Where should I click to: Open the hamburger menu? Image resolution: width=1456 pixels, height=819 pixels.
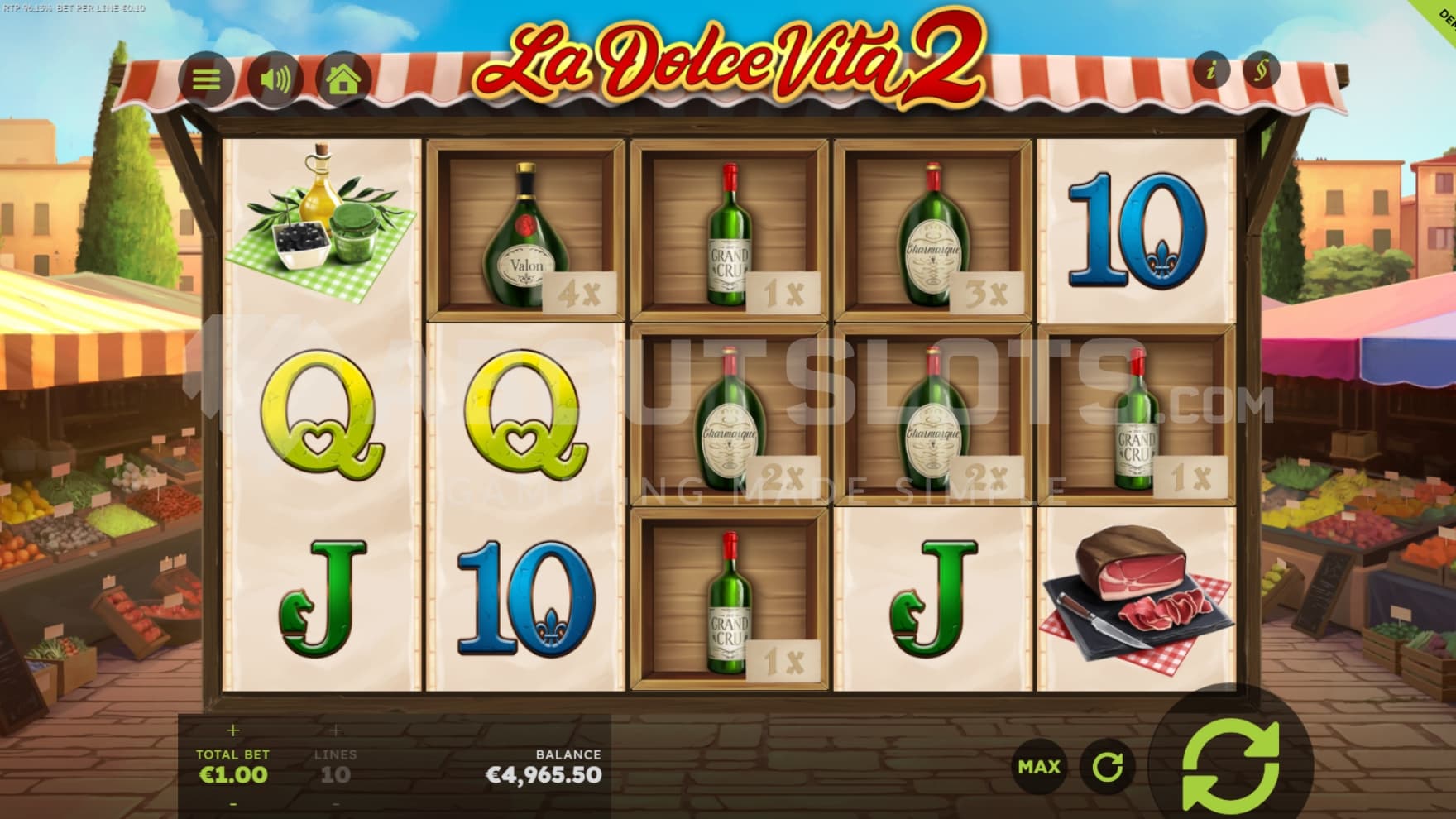point(206,79)
